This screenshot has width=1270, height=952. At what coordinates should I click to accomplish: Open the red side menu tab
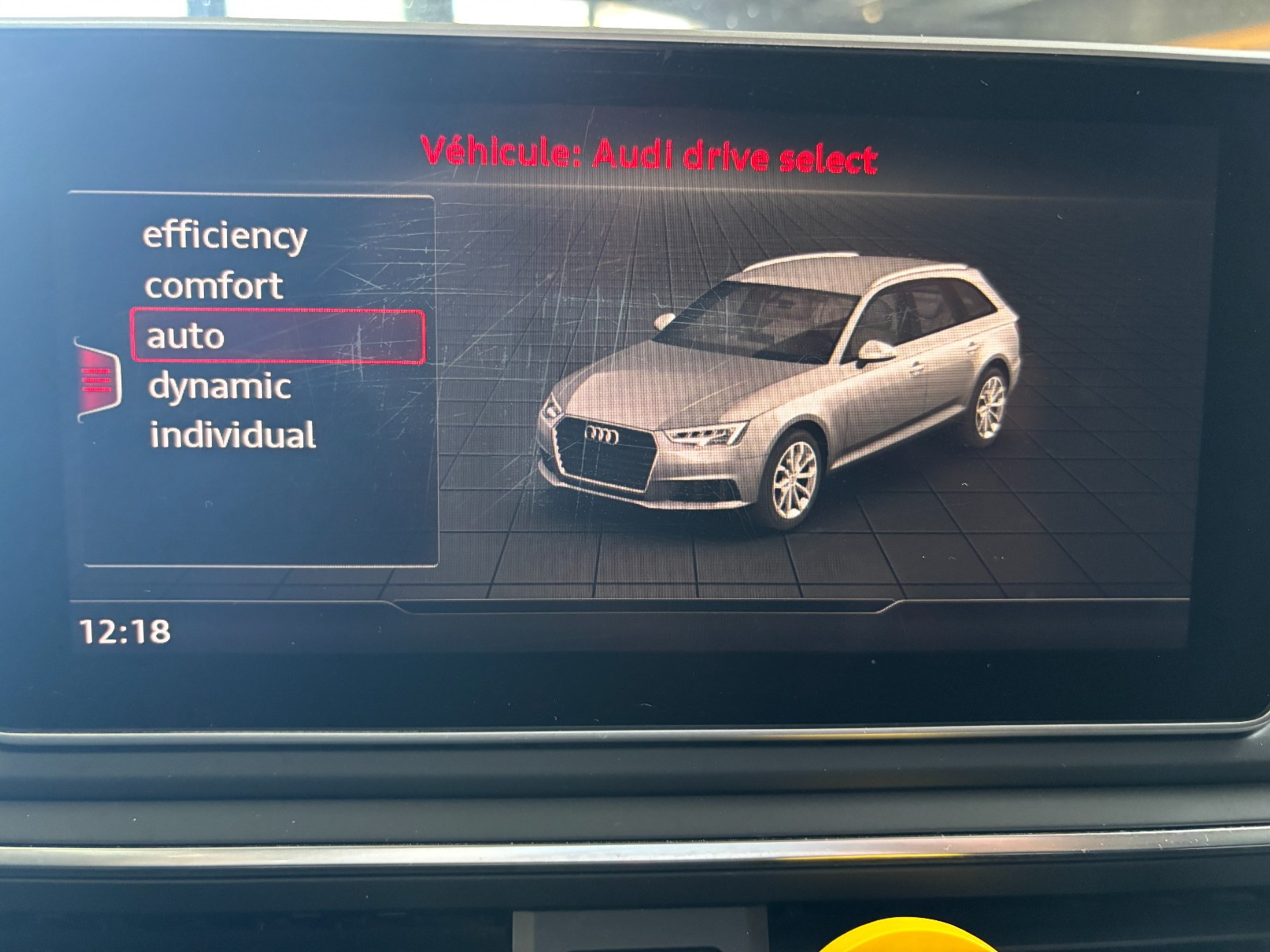point(98,381)
